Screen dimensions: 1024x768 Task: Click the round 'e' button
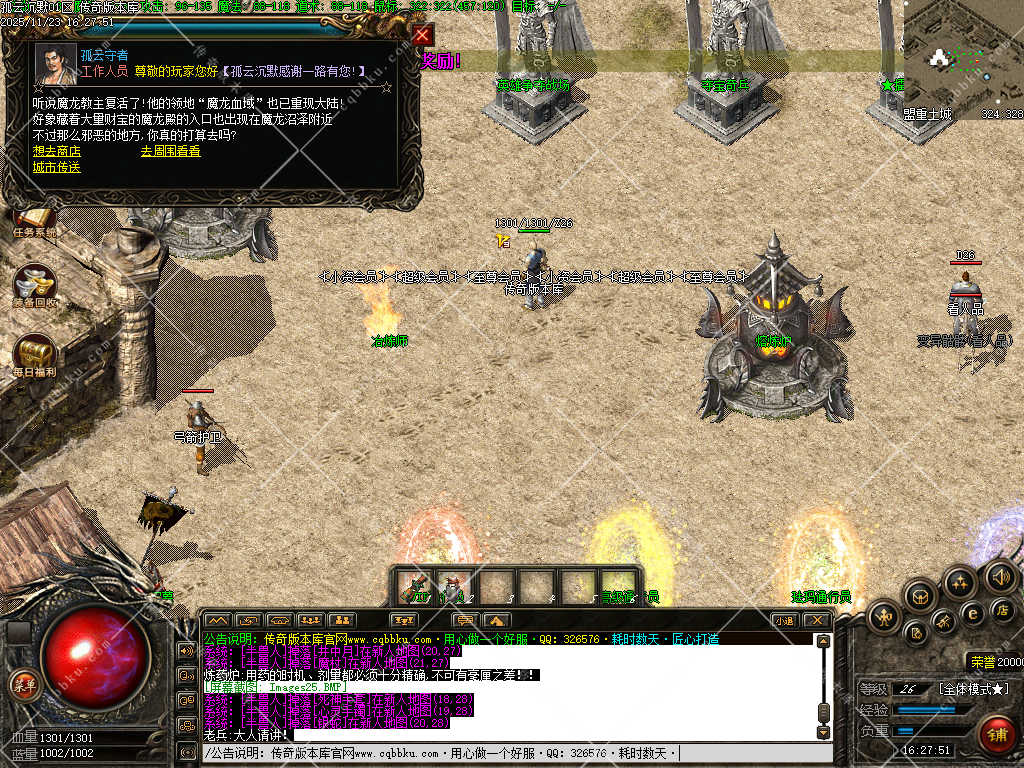tap(972, 612)
